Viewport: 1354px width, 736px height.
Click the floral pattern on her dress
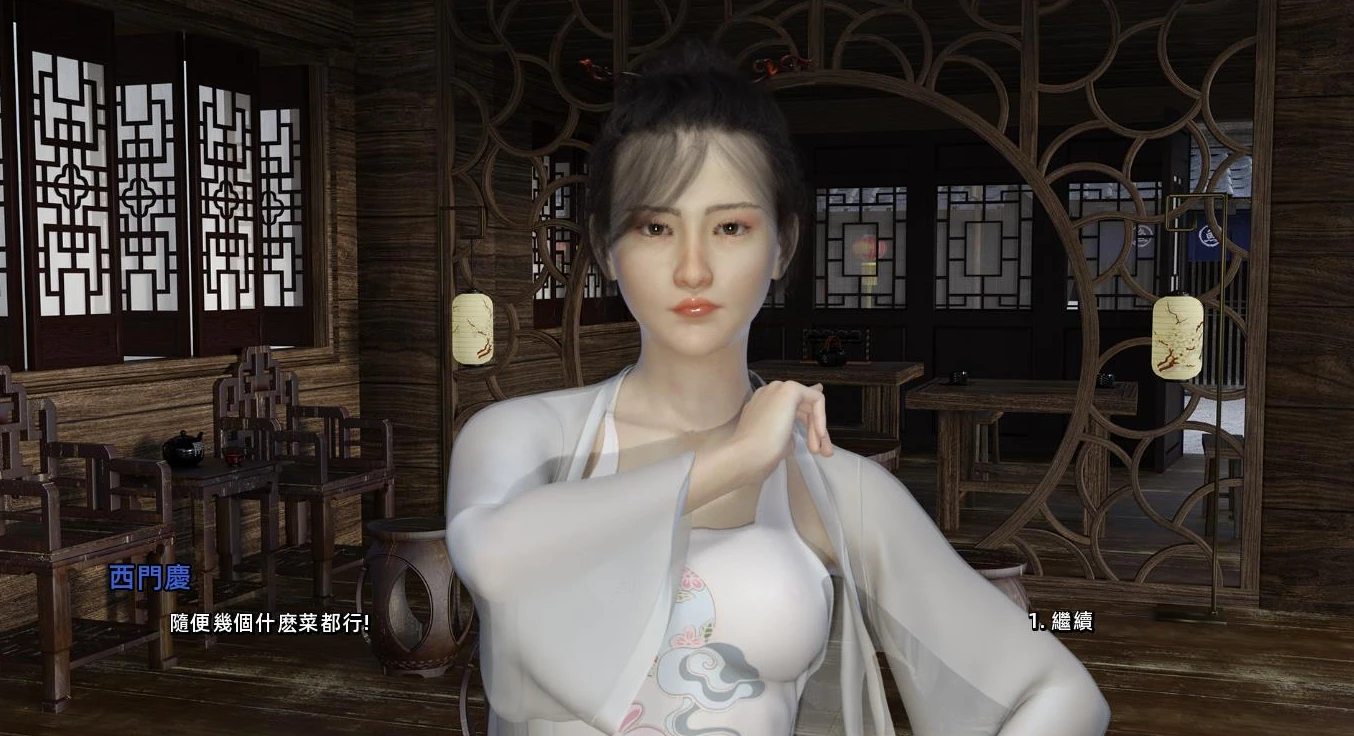[690, 640]
